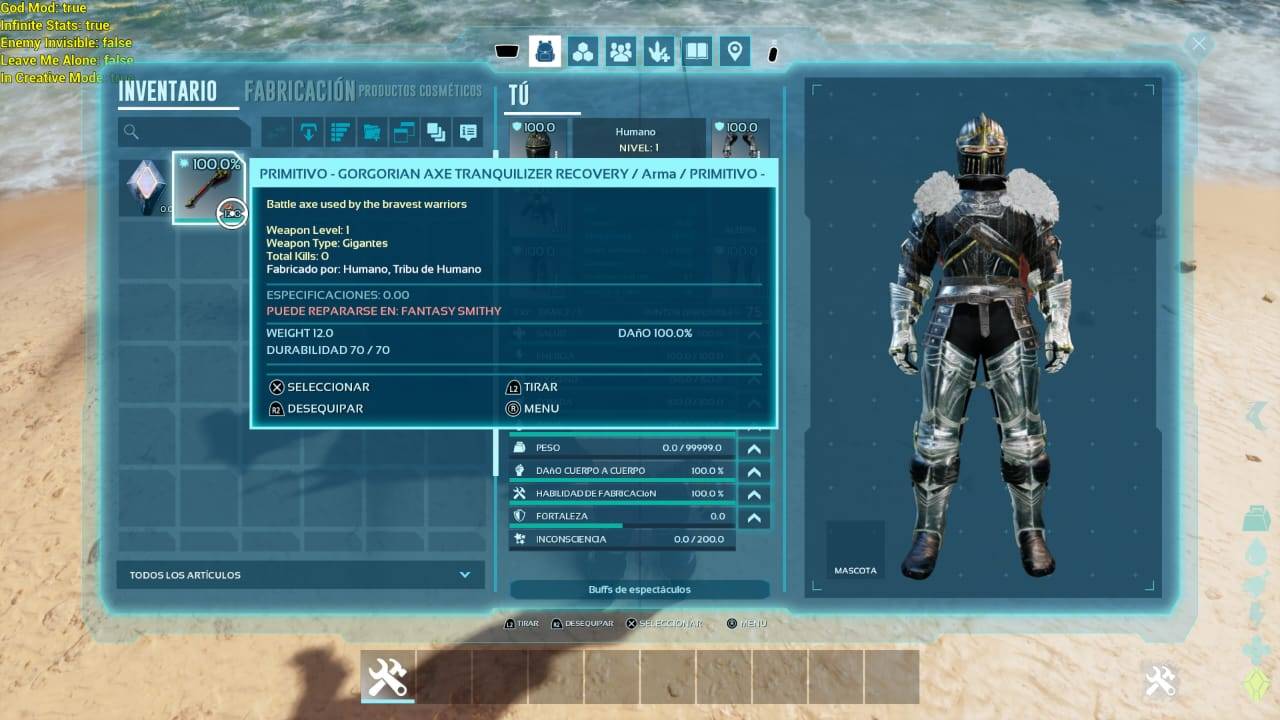The width and height of the screenshot is (1280, 720).
Task: Select the crystal gem inventory slot
Action: click(145, 187)
